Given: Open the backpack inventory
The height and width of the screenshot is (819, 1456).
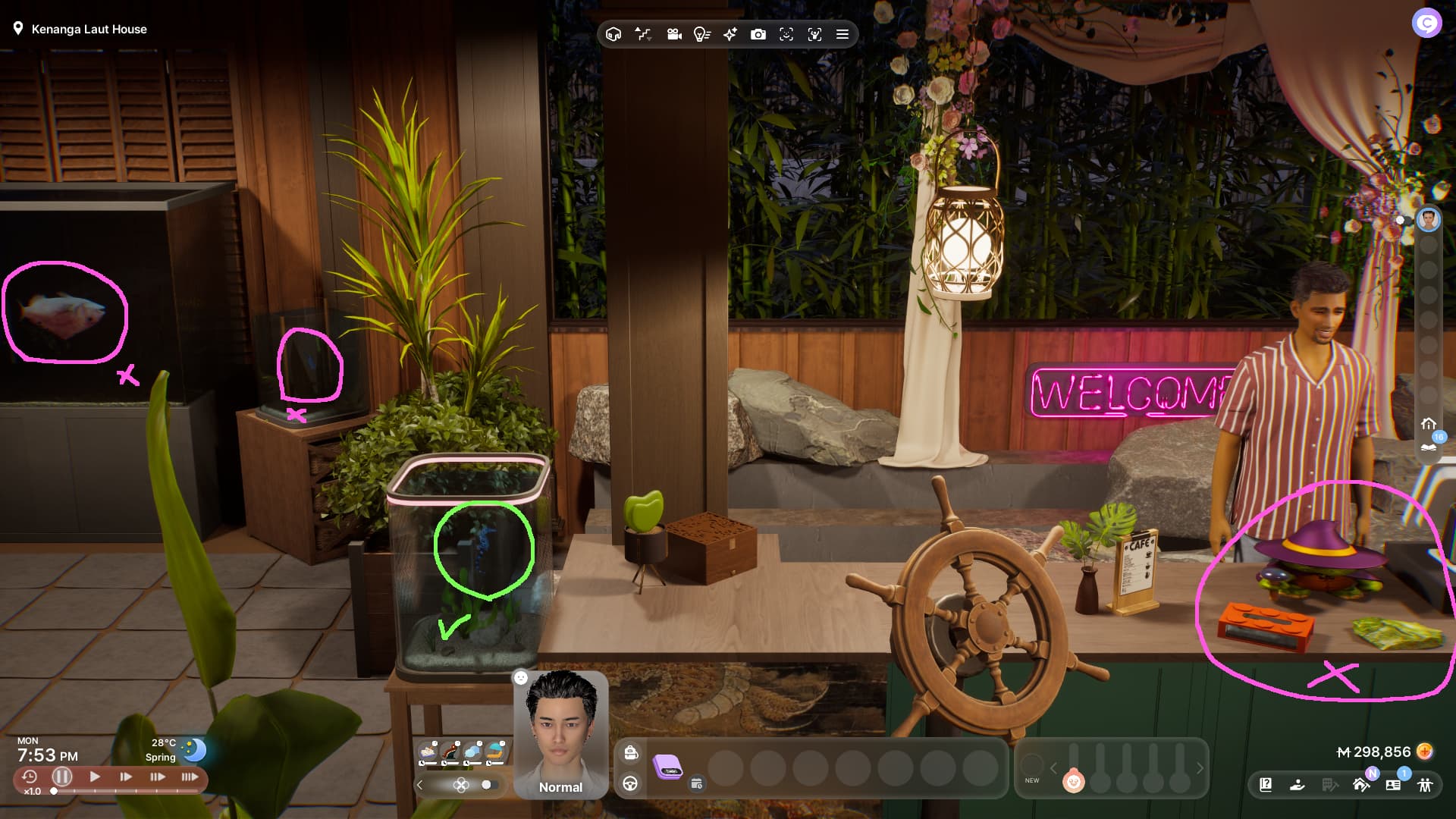Looking at the screenshot, I should coord(631,752).
